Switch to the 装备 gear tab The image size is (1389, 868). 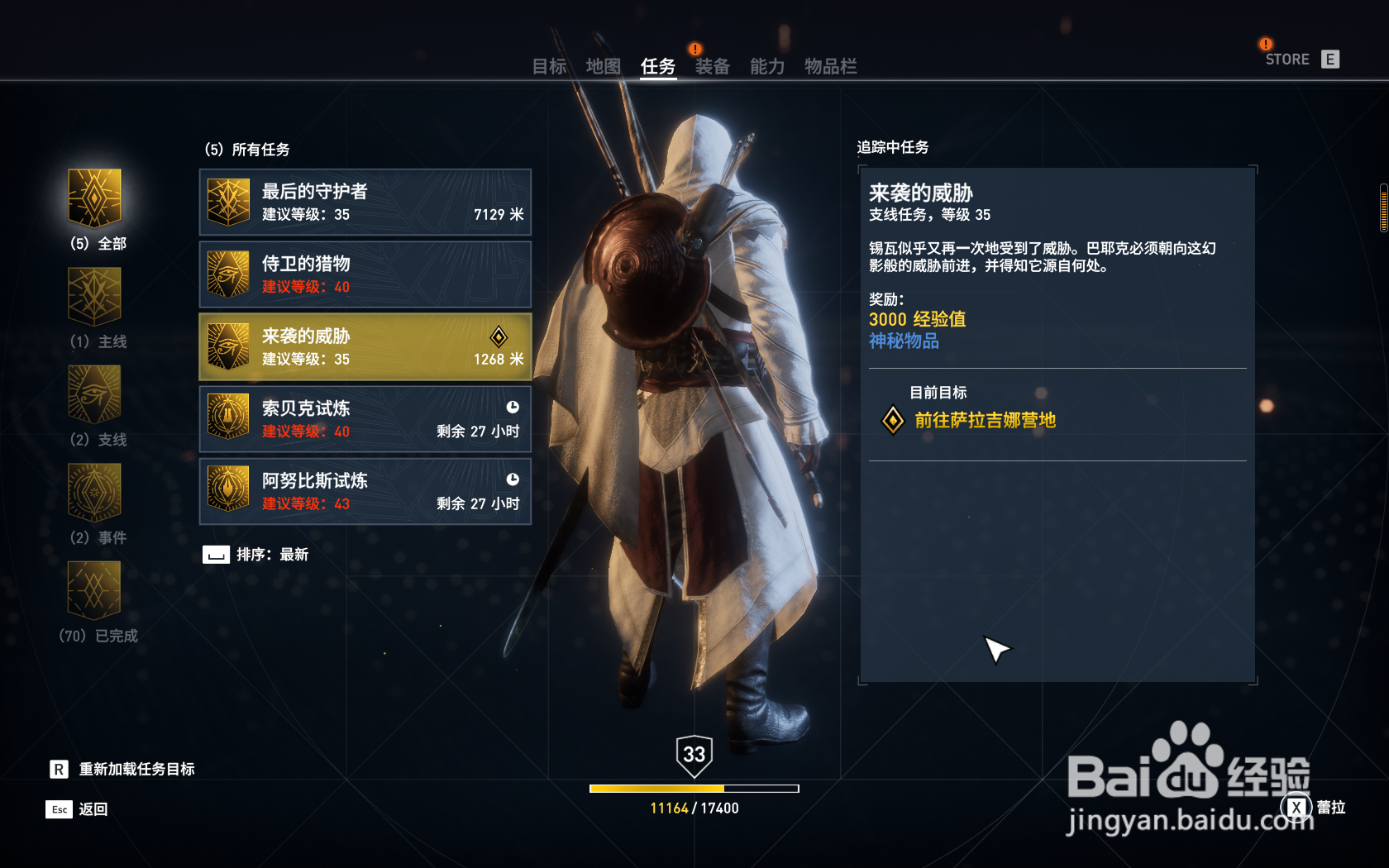coord(712,66)
